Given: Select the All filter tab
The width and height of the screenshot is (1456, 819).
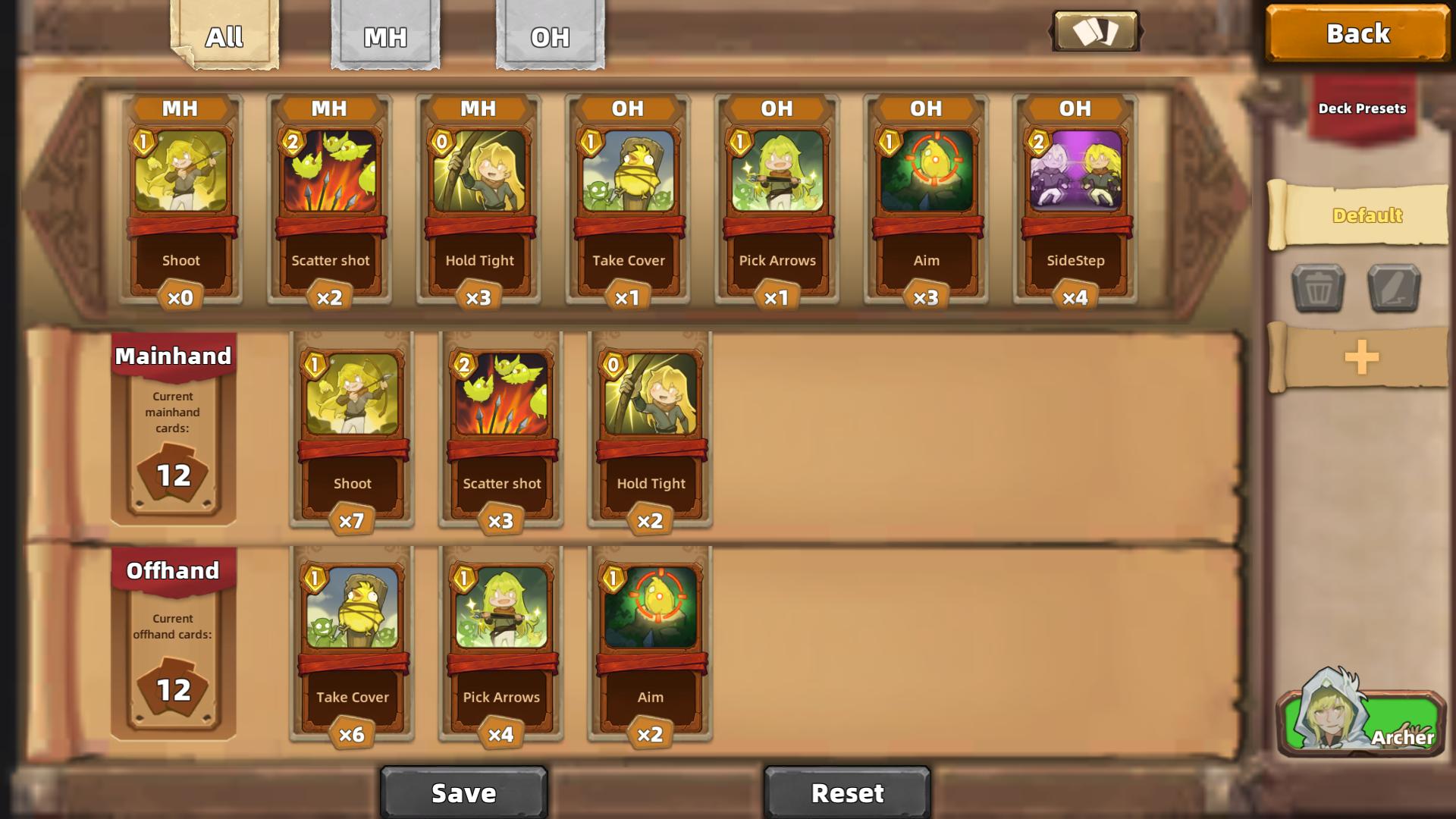Looking at the screenshot, I should [224, 34].
